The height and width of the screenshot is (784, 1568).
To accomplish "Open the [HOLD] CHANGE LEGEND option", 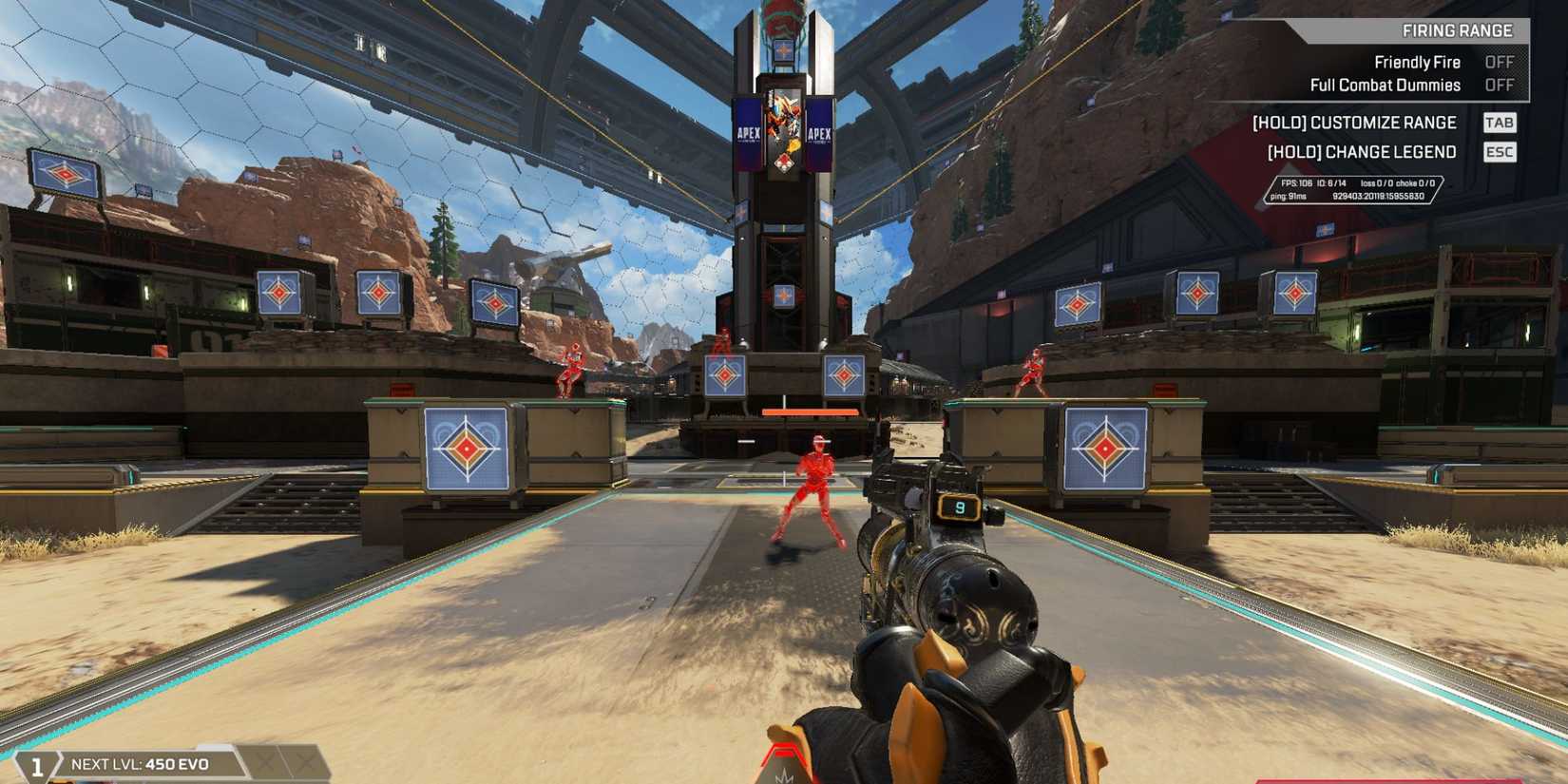I will 1364,152.
